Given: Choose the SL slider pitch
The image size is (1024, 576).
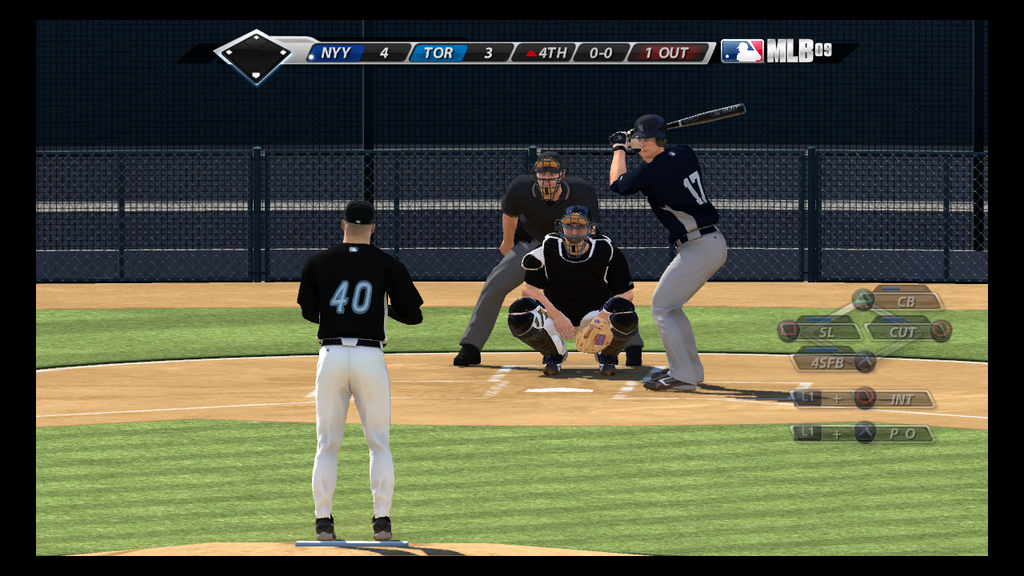Looking at the screenshot, I should point(827,331).
